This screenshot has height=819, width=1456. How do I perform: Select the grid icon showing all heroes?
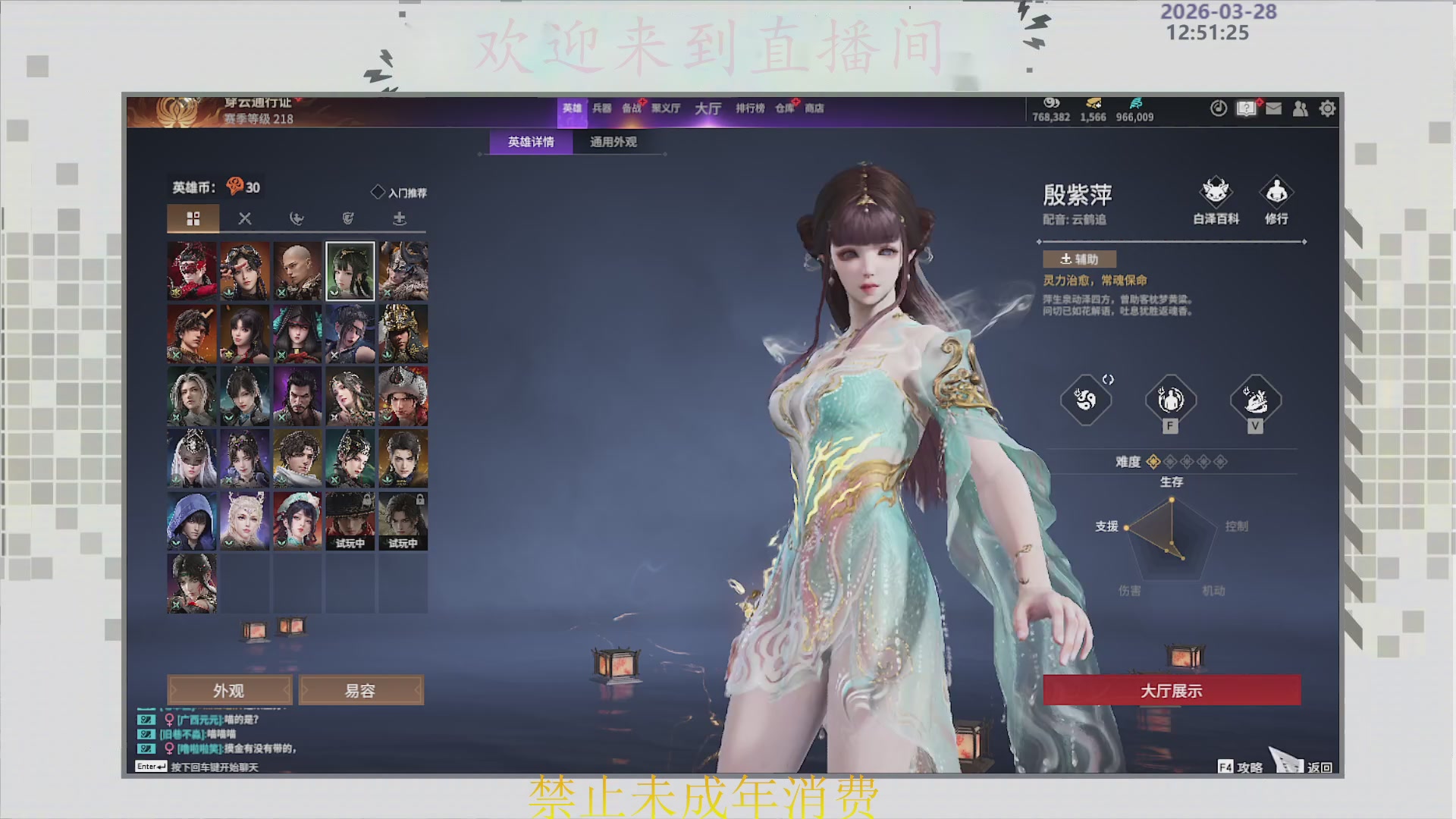(x=193, y=219)
